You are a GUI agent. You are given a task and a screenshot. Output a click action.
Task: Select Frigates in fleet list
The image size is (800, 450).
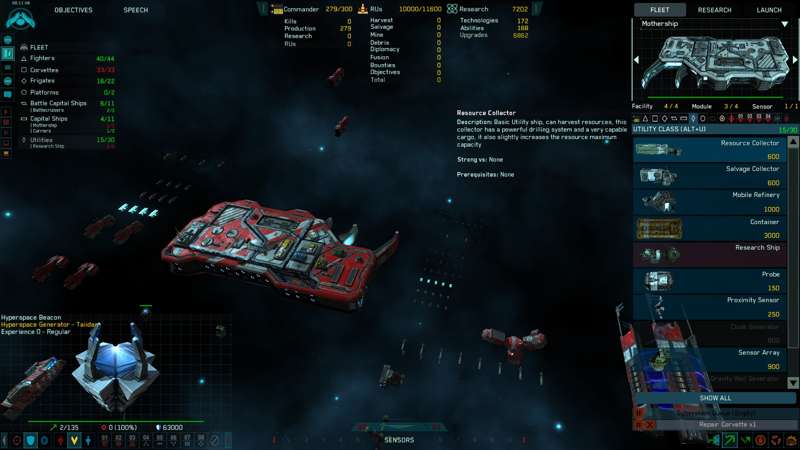(x=43, y=81)
